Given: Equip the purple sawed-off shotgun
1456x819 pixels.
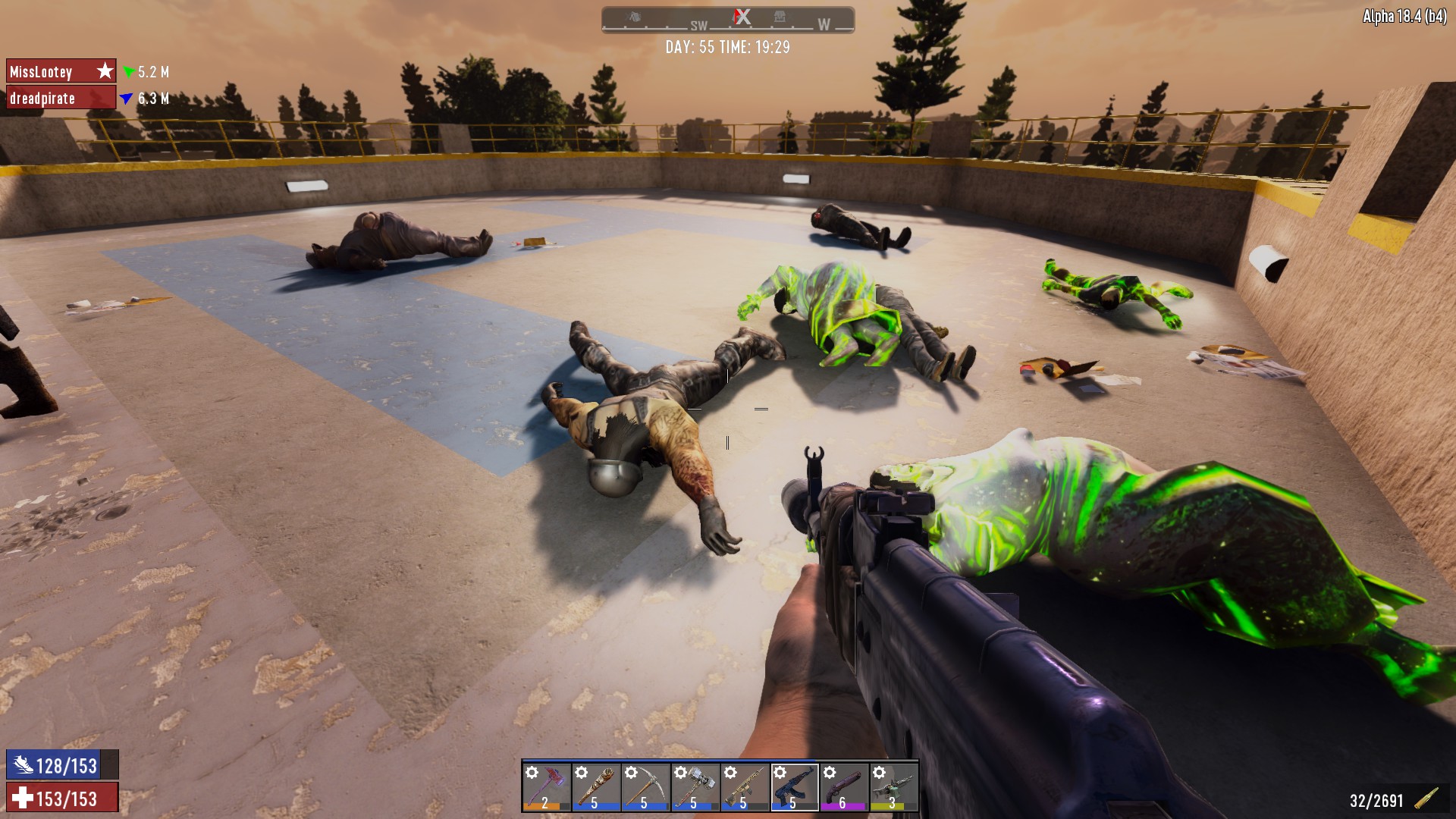Looking at the screenshot, I should tap(844, 786).
